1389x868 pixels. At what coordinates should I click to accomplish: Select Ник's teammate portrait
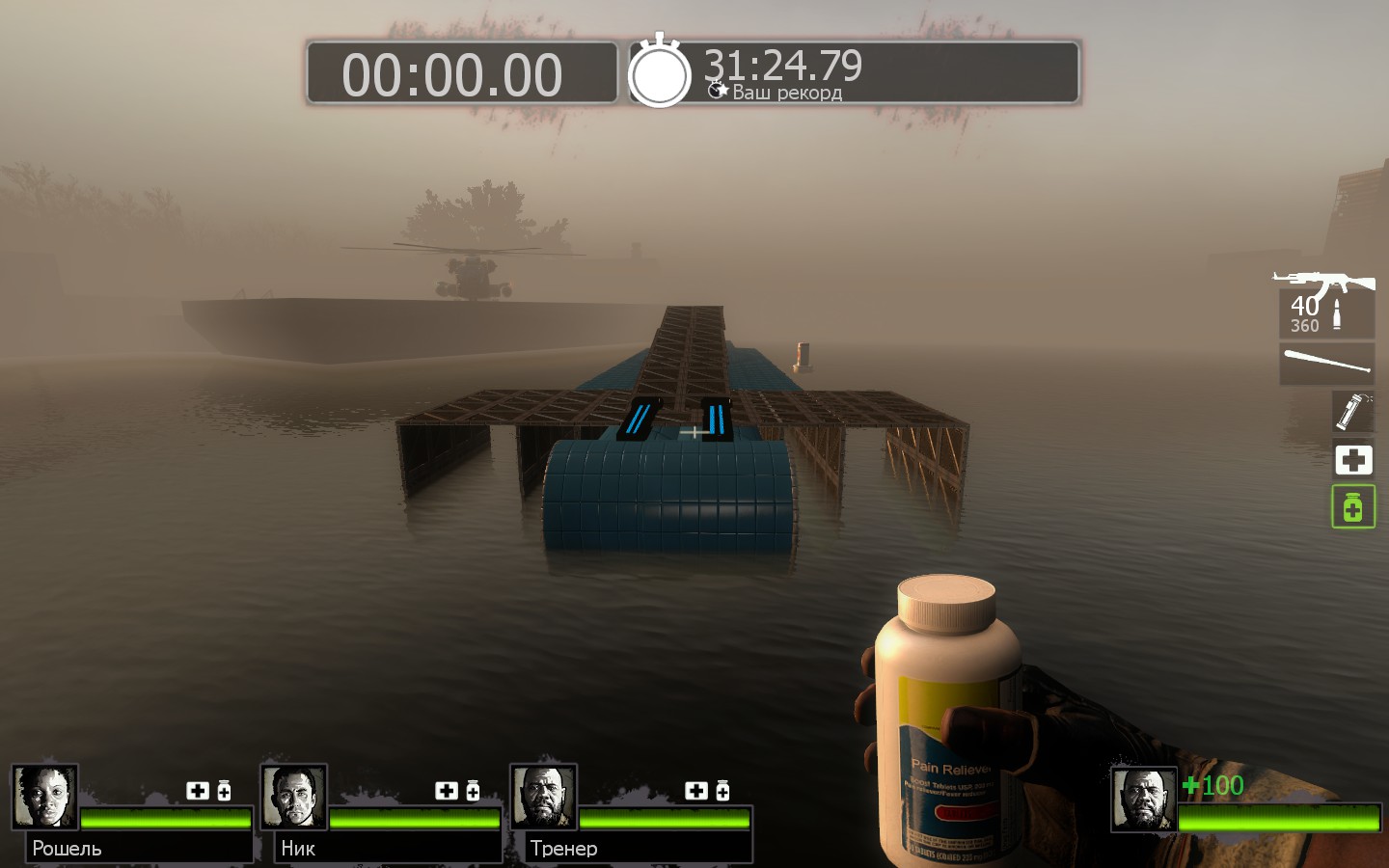click(x=293, y=797)
